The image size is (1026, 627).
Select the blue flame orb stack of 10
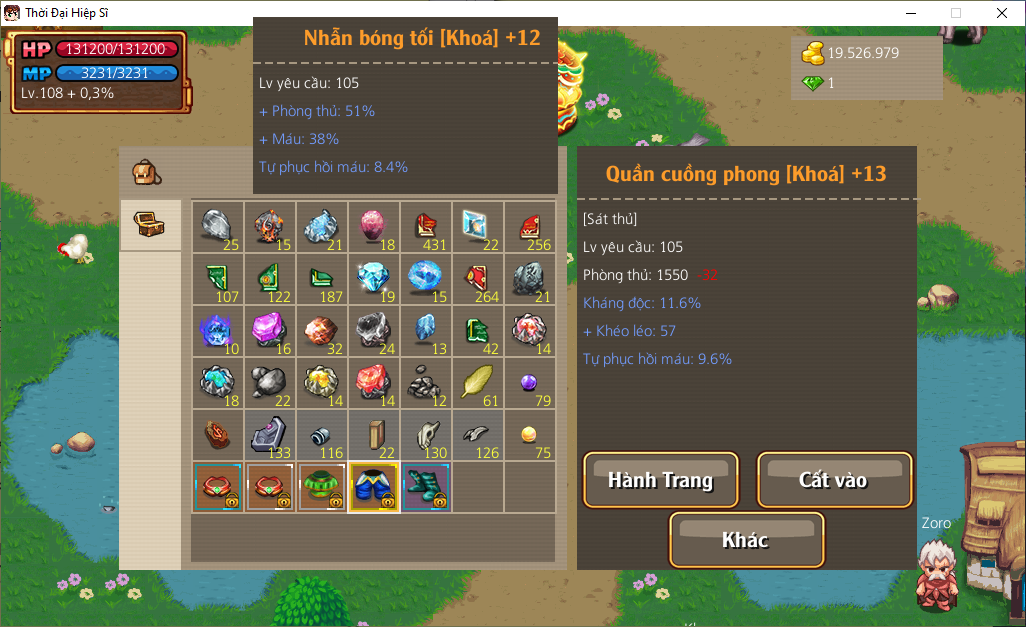[x=218, y=331]
